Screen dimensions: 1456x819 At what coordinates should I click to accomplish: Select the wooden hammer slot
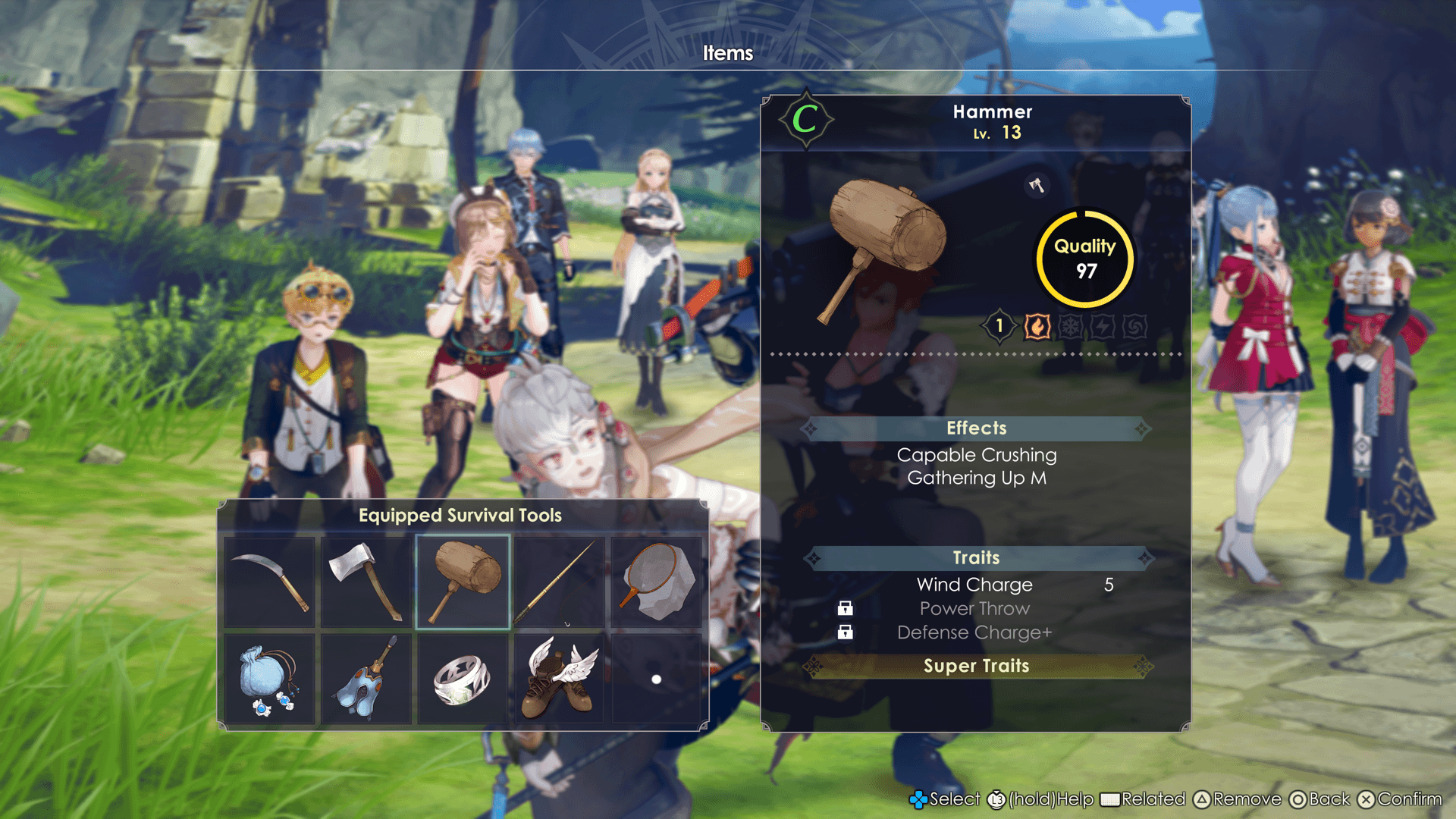[463, 582]
